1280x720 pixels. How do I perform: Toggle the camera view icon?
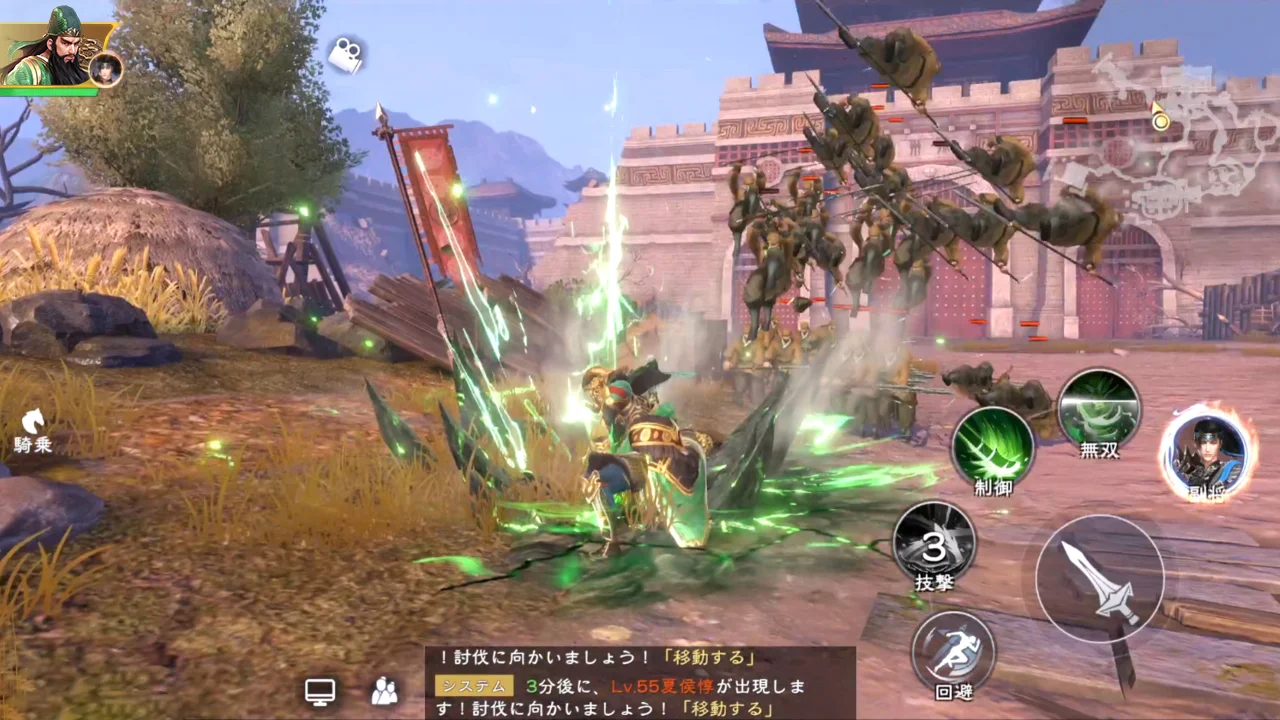pyautogui.click(x=346, y=56)
